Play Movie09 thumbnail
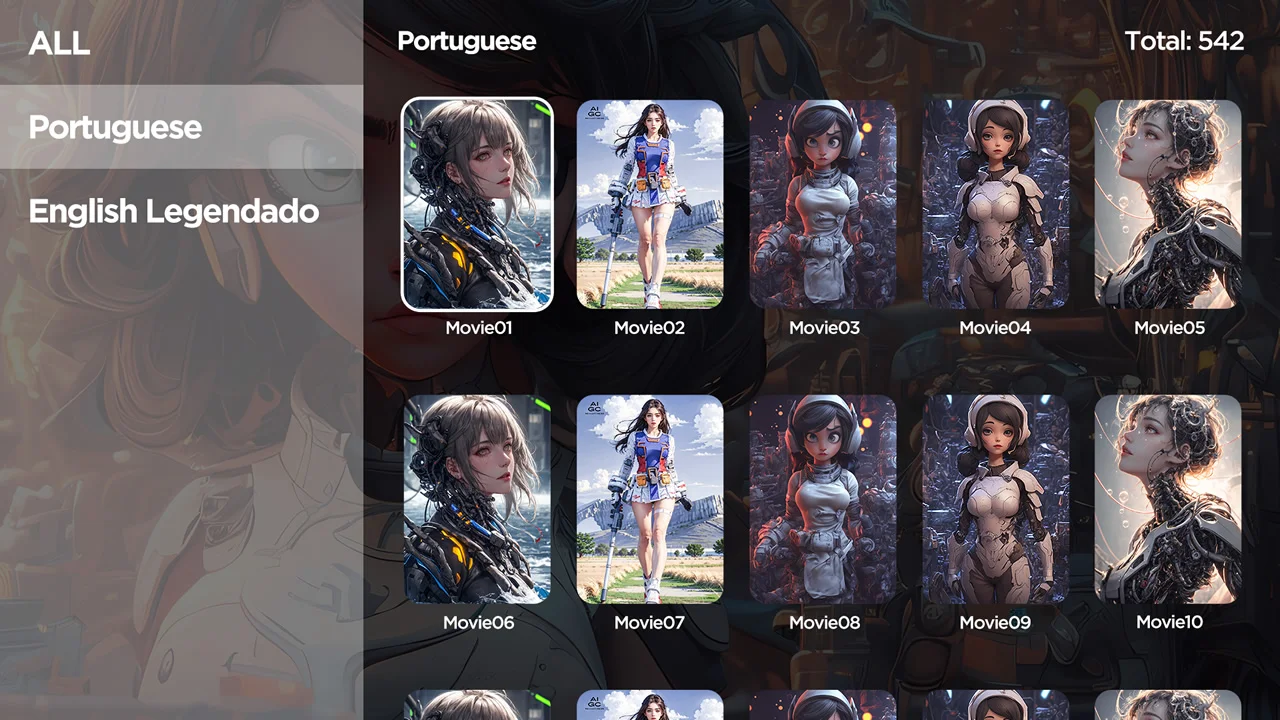The image size is (1280, 720). [995, 499]
